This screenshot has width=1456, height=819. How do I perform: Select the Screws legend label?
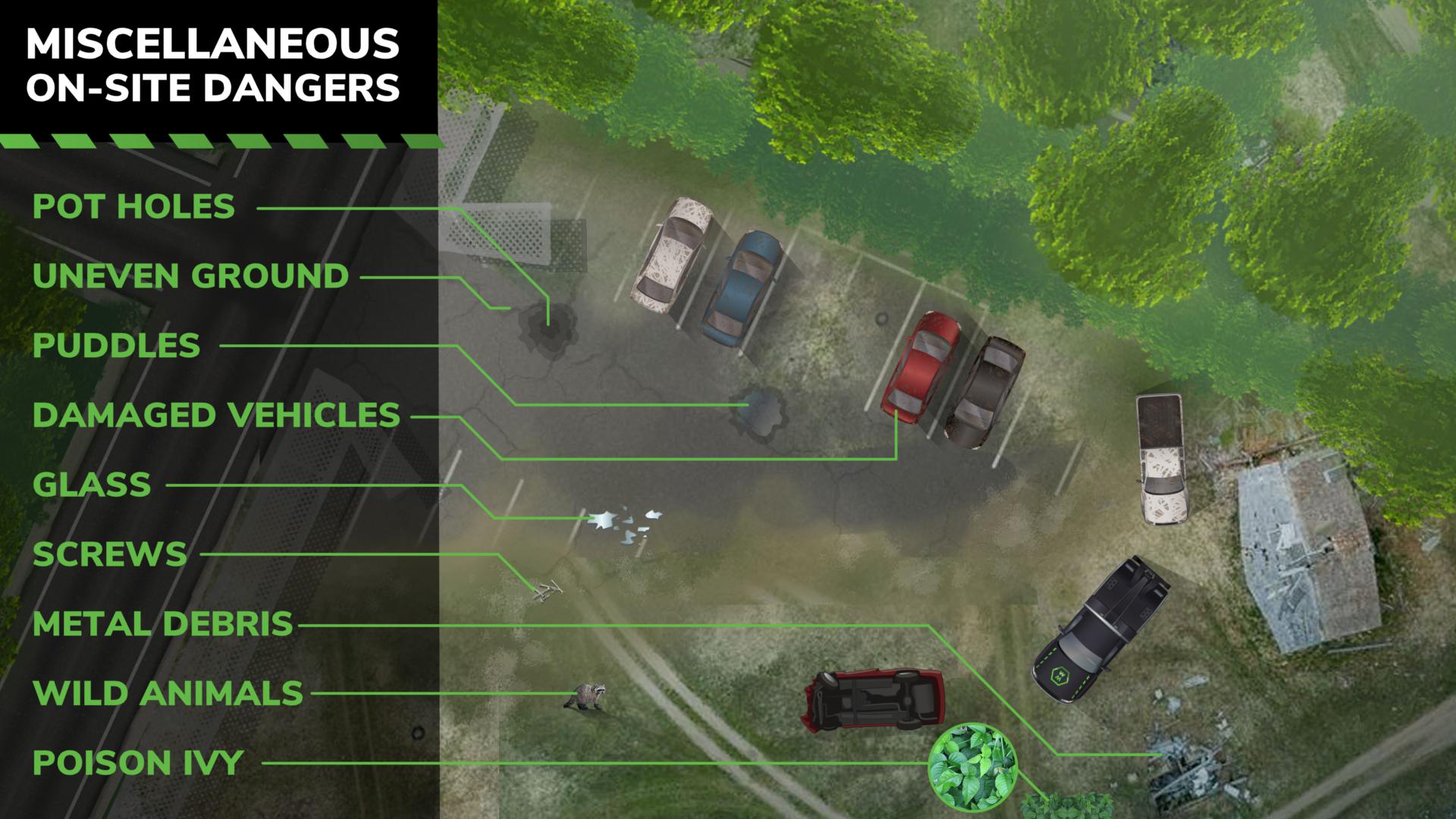[x=109, y=554]
